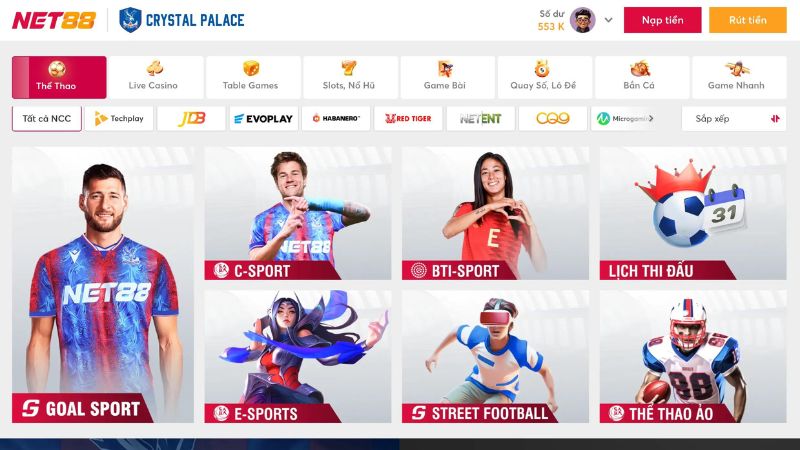Expand the account avatar dropdown arrow

click(x=608, y=20)
